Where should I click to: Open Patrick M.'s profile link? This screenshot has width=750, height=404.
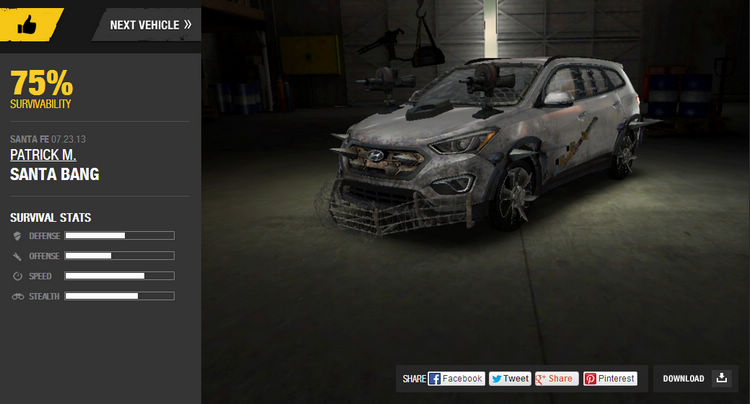pos(43,155)
